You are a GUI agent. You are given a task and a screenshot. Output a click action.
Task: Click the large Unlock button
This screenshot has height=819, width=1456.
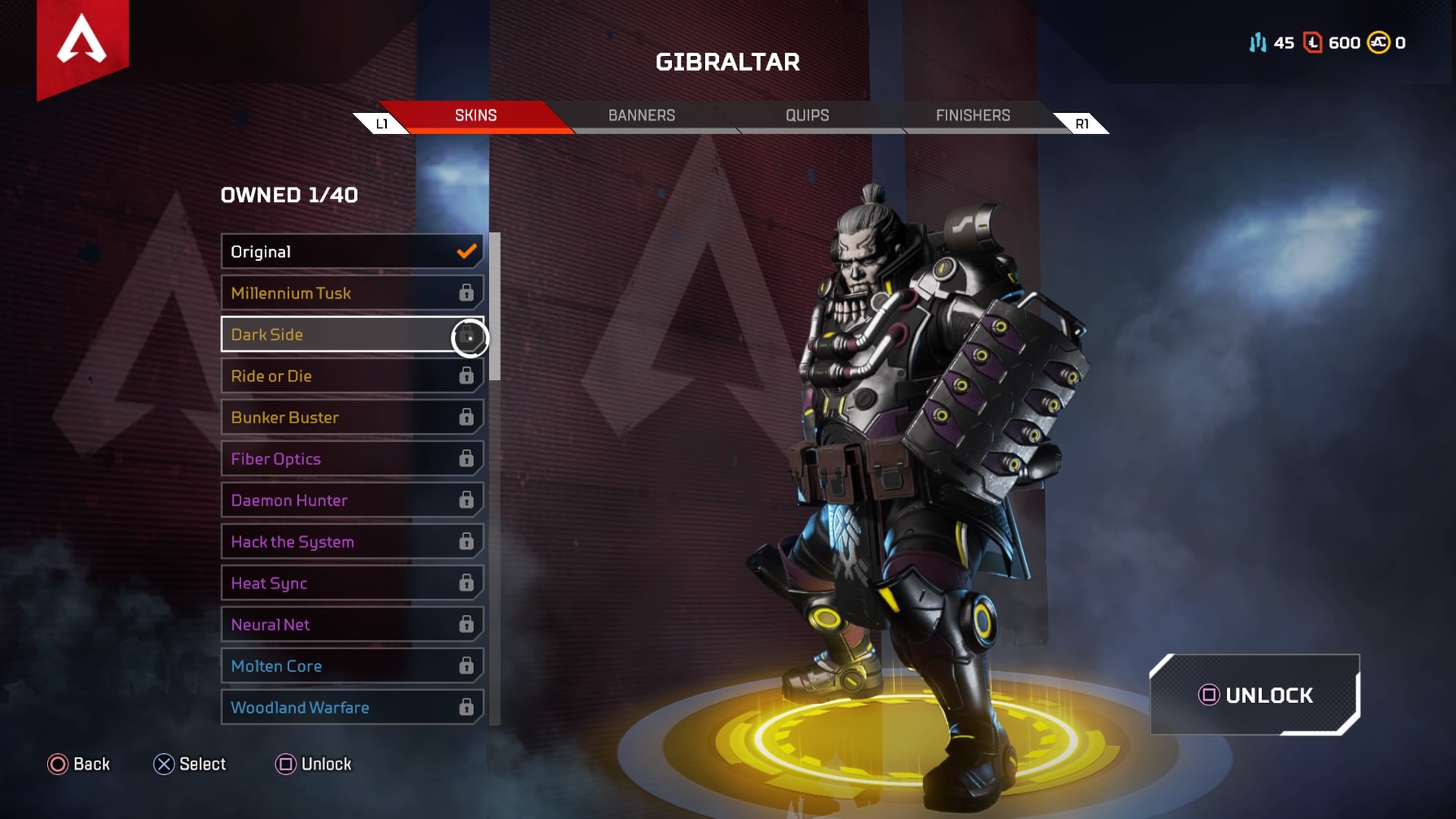(x=1255, y=695)
